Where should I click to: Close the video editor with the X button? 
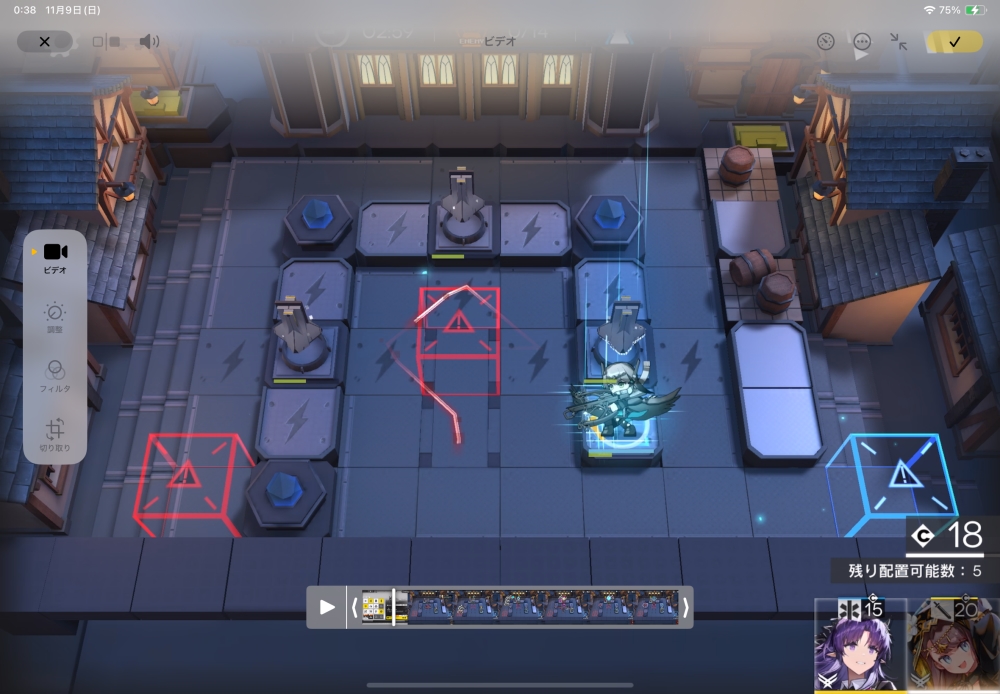[x=44, y=42]
